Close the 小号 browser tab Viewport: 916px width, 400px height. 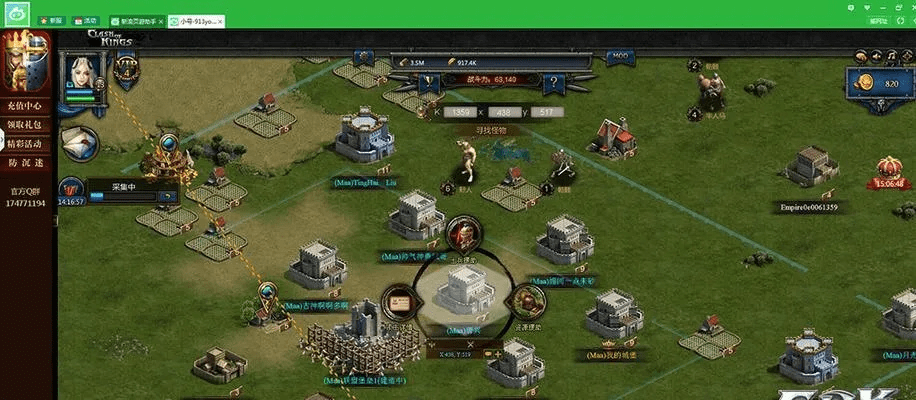(219, 20)
